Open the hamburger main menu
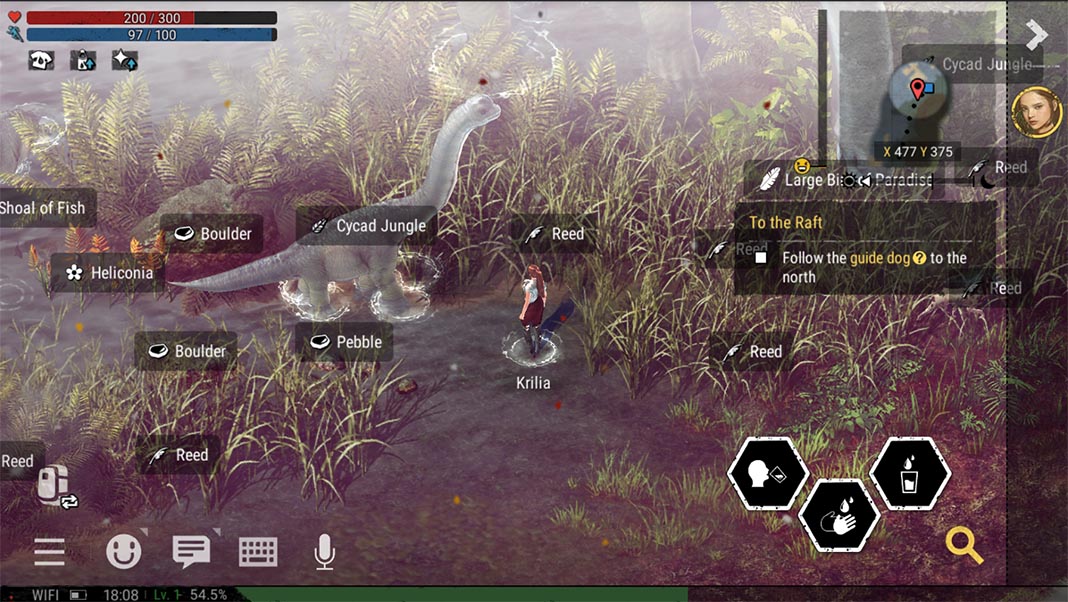The height and width of the screenshot is (602, 1068). pos(49,551)
